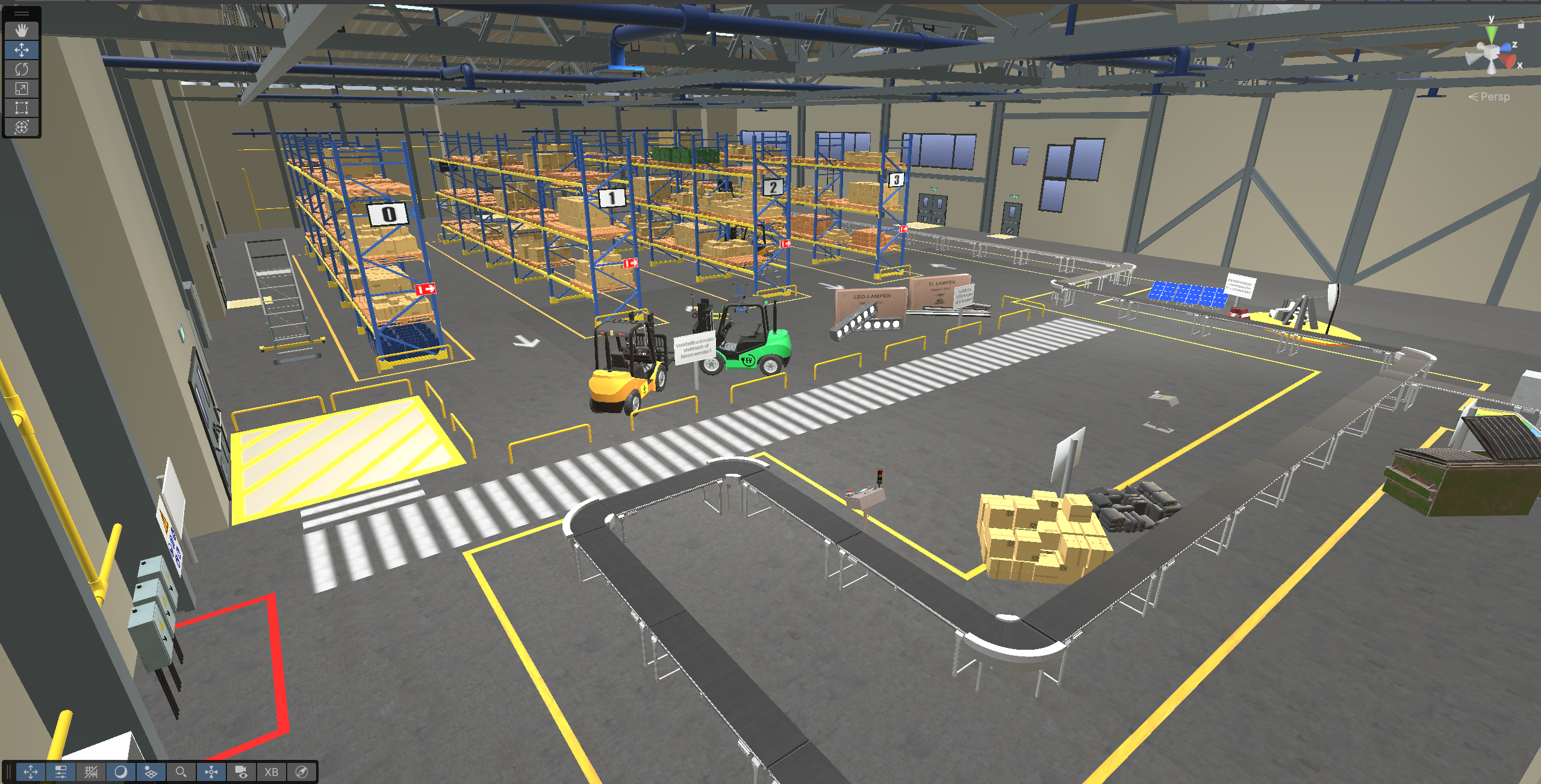Open the camera visibility button
Image resolution: width=1541 pixels, height=784 pixels.
point(241,772)
